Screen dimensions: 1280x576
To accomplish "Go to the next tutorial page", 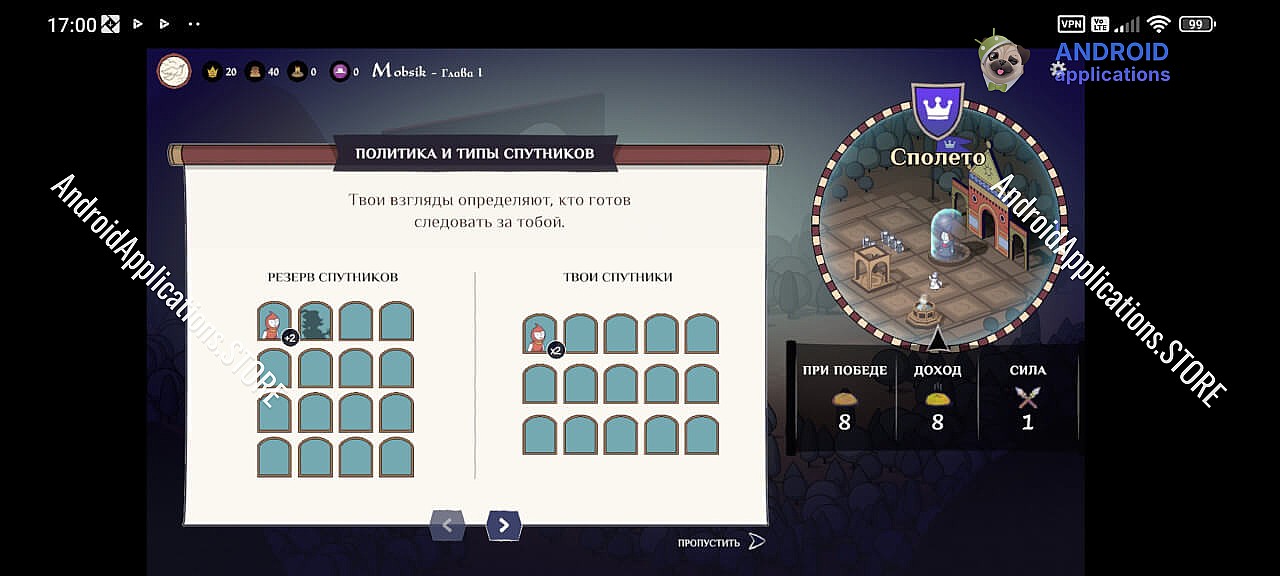I will (504, 525).
